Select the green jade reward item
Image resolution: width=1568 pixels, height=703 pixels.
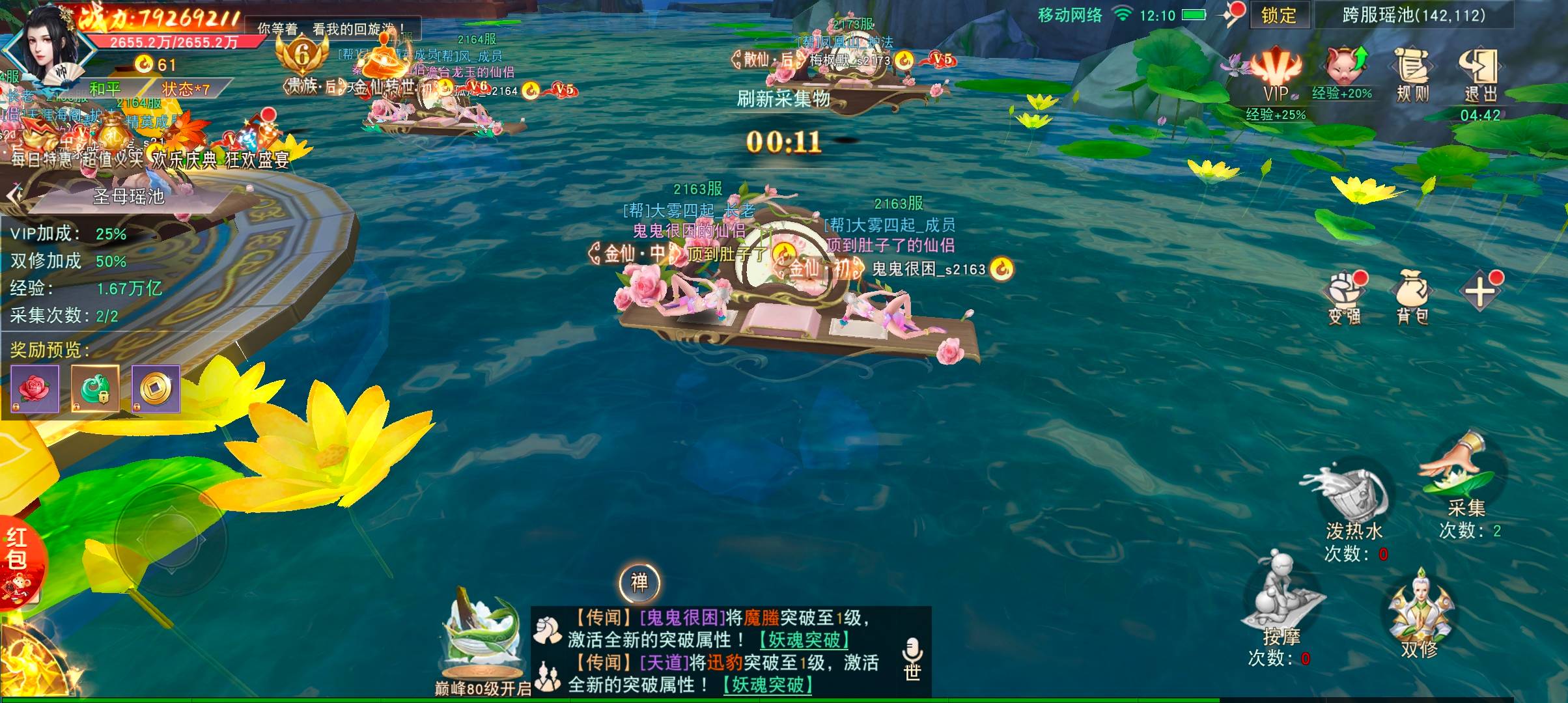[x=95, y=389]
